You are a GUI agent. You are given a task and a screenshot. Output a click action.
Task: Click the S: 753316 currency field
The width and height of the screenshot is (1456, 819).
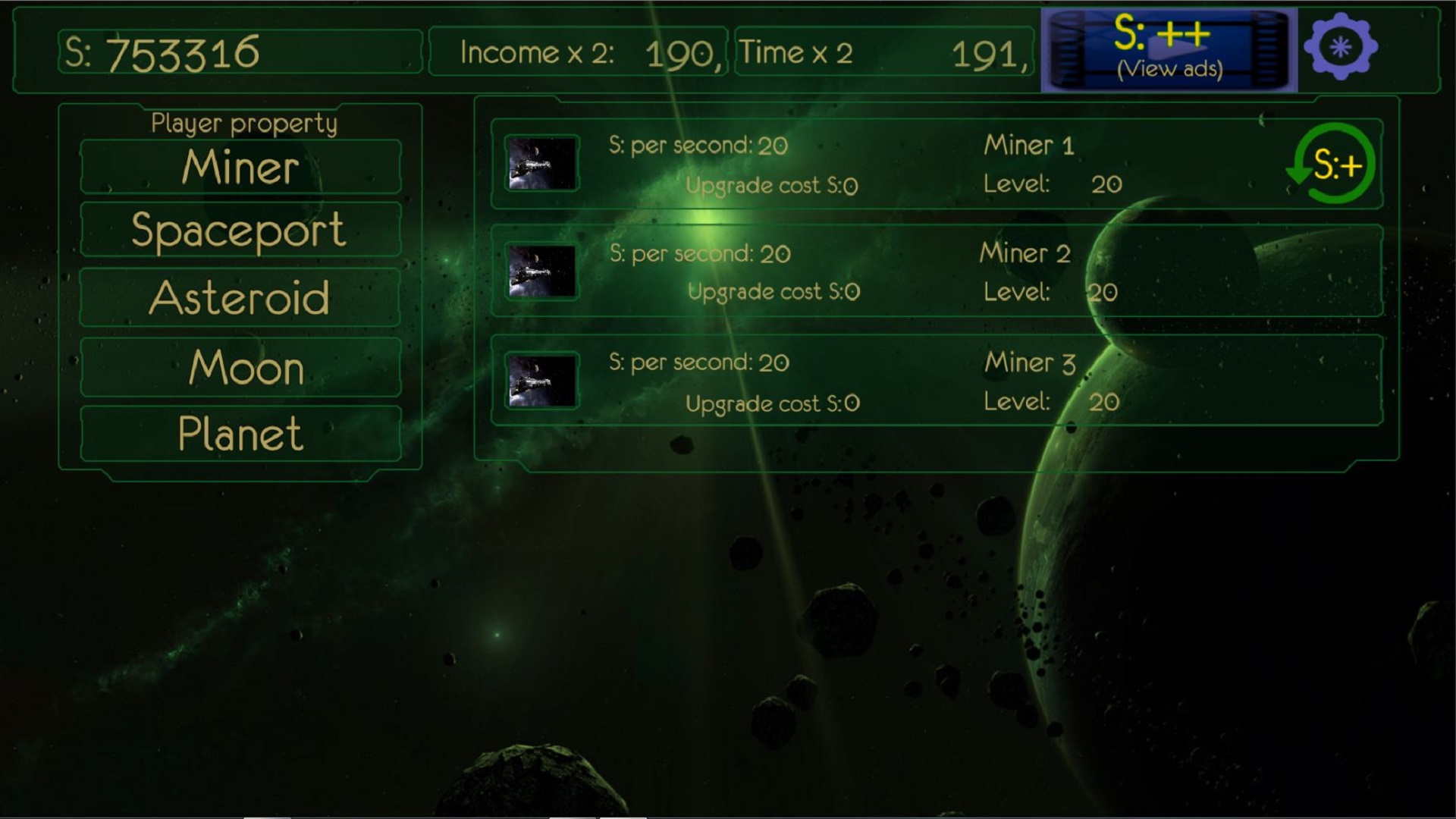239,52
